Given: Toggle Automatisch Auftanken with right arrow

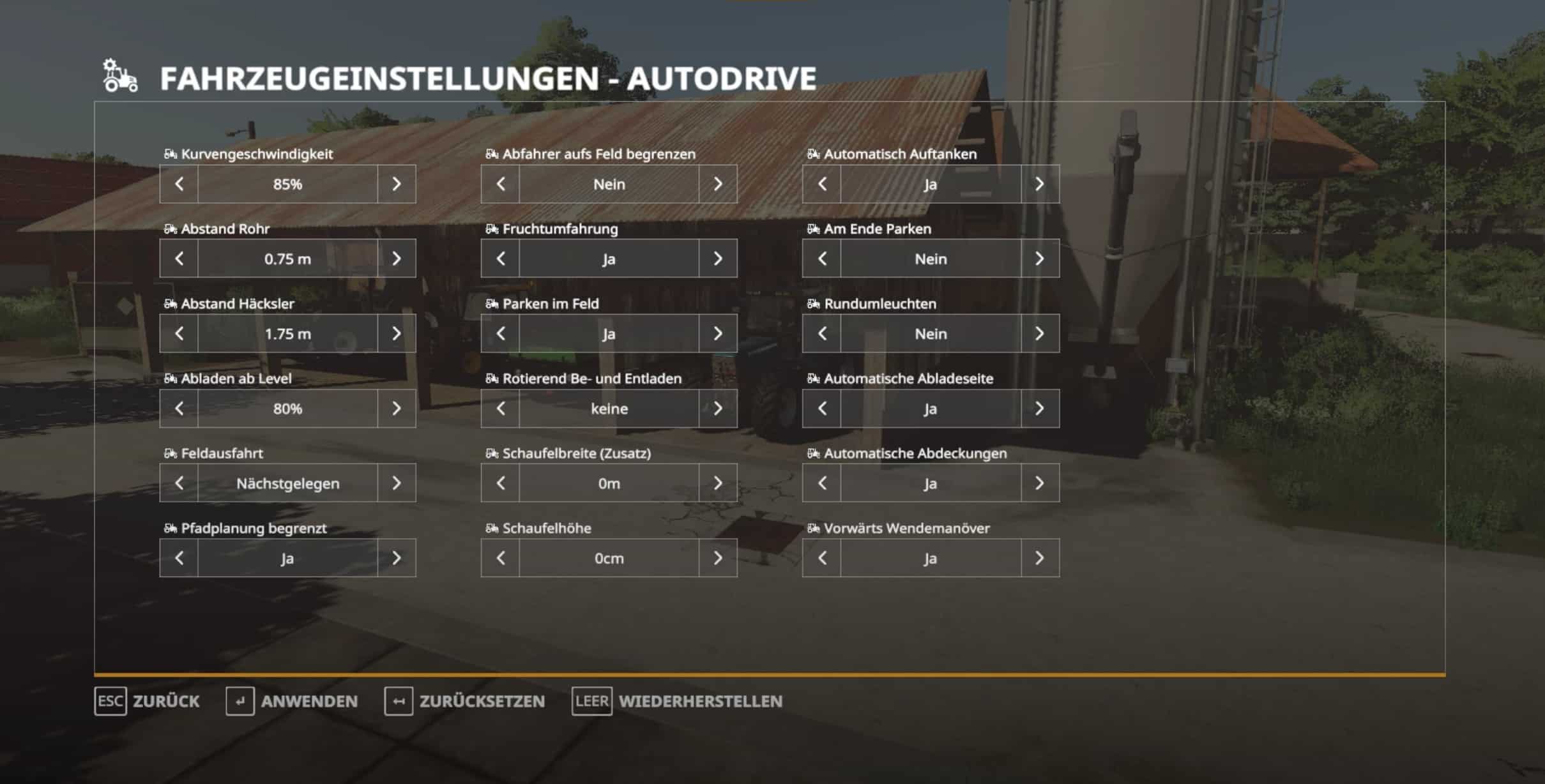Looking at the screenshot, I should click(x=1040, y=185).
